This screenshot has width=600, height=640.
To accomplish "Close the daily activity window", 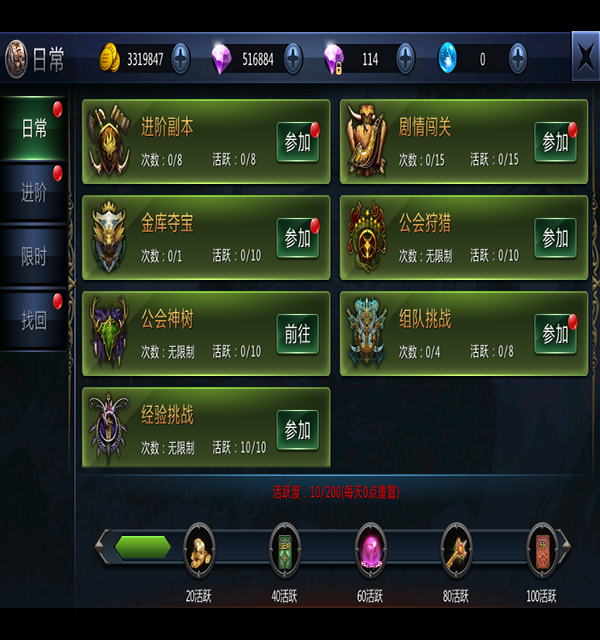I will [x=584, y=55].
